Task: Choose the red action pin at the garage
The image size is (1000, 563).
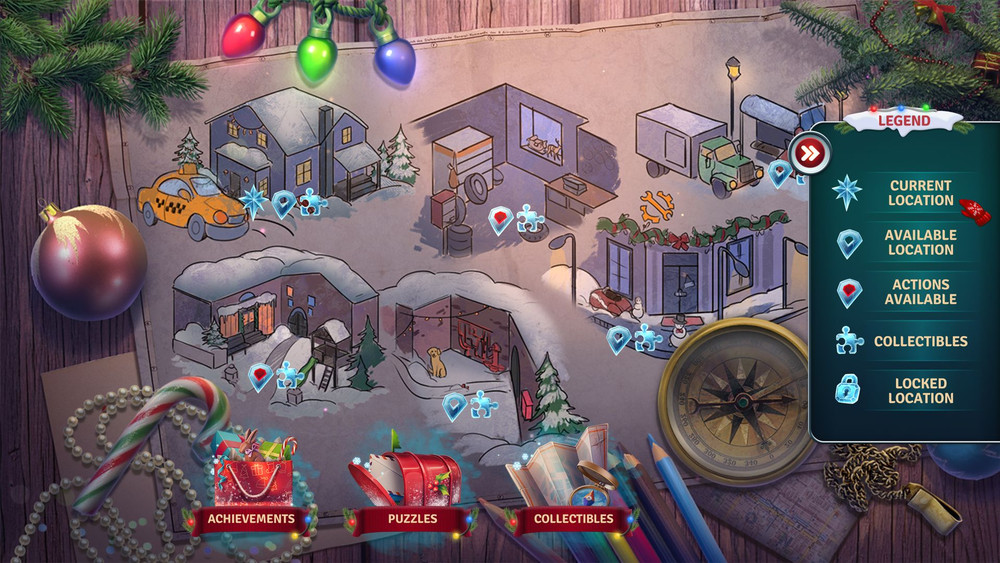Action: click(500, 220)
